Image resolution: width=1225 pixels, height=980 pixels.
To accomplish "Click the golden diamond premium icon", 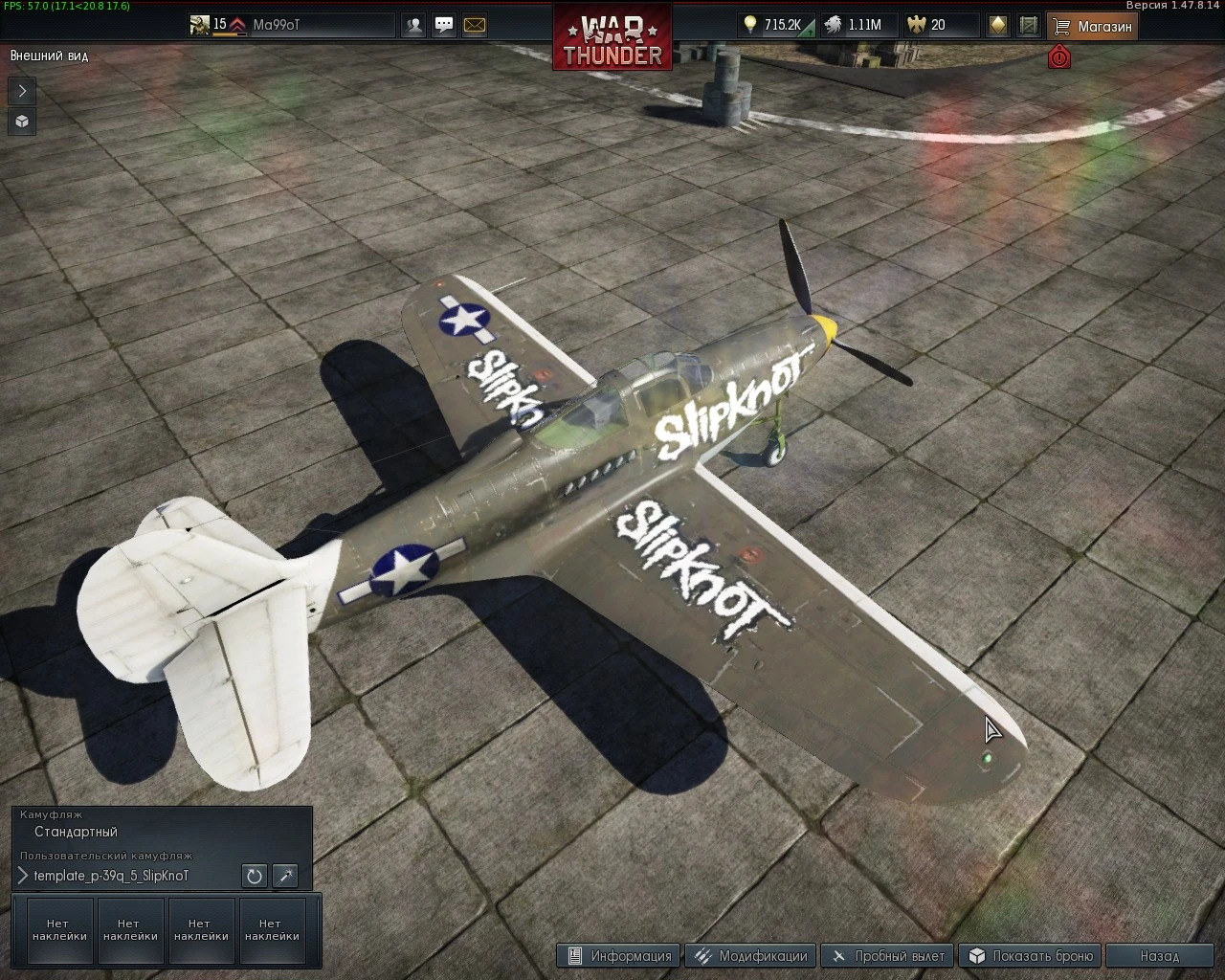I will tap(996, 24).
